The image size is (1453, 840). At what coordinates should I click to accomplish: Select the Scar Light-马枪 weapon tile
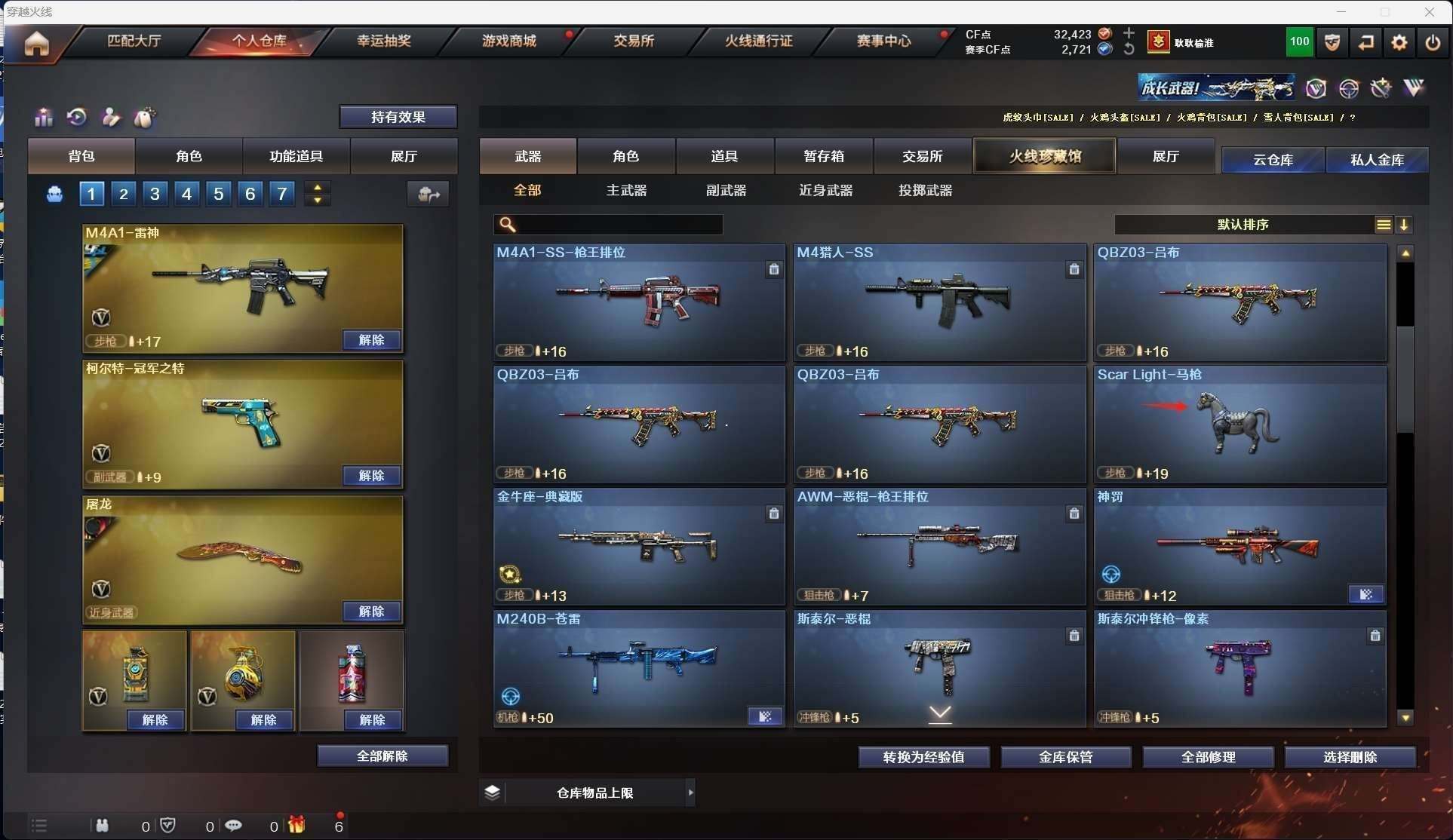(1240, 424)
